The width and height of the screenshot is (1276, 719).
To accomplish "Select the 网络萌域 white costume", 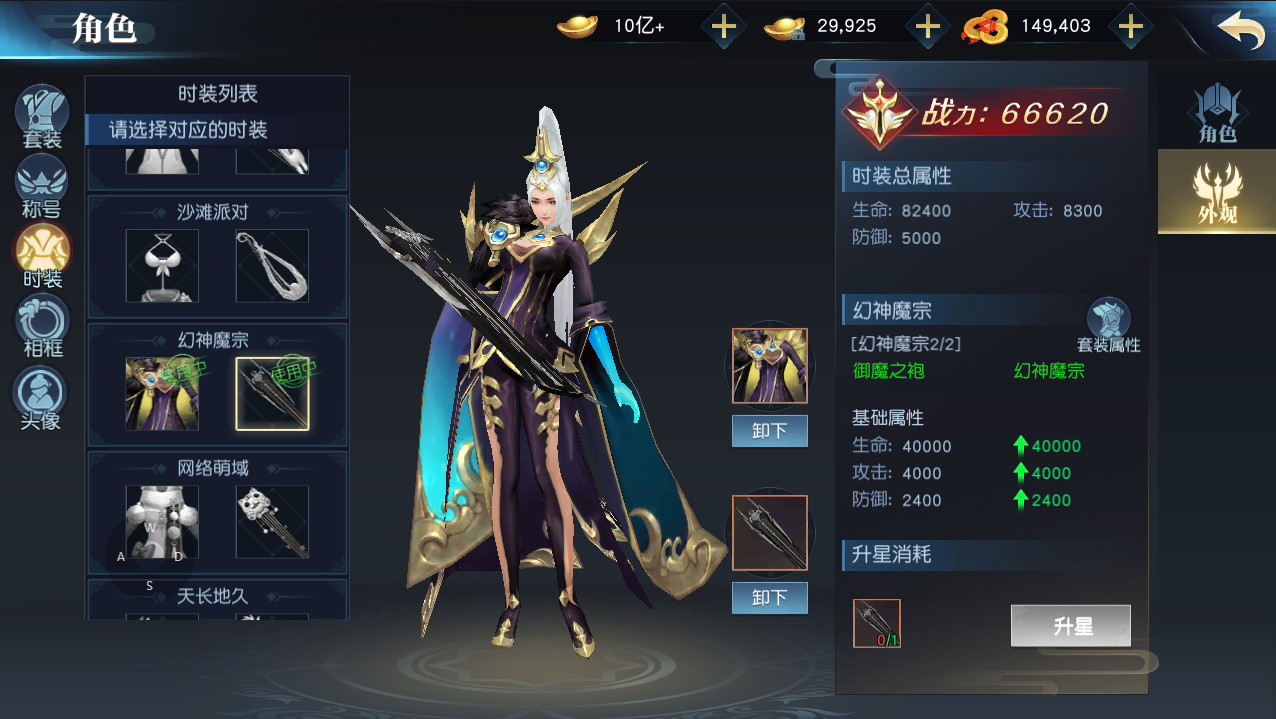I will point(162,521).
